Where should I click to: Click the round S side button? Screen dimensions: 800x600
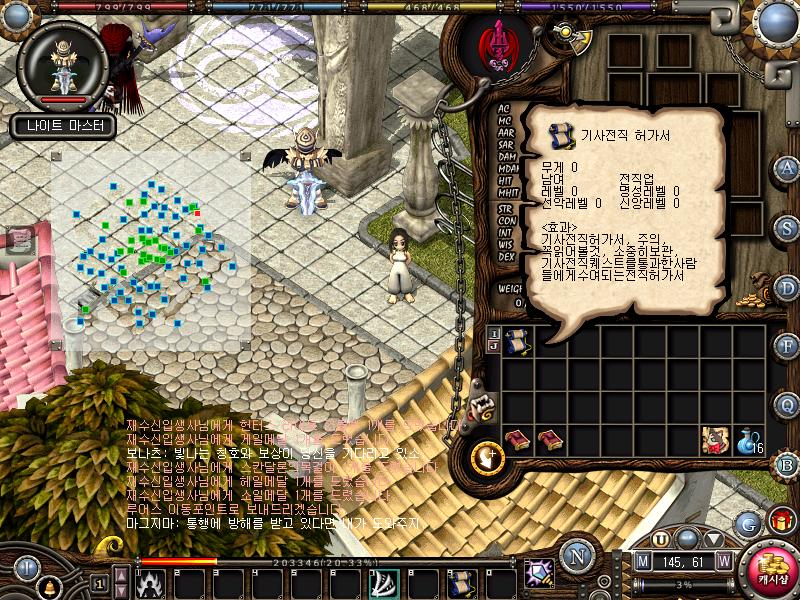(x=787, y=227)
